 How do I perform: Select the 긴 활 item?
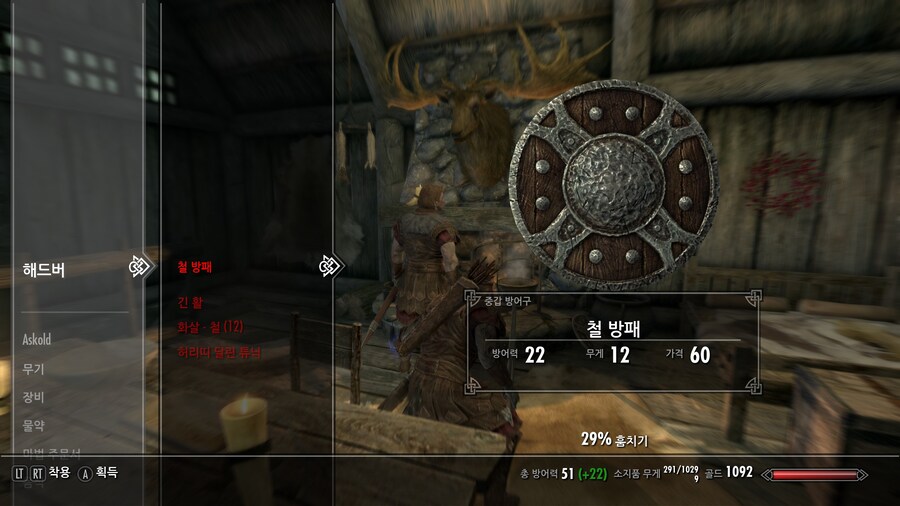(190, 301)
